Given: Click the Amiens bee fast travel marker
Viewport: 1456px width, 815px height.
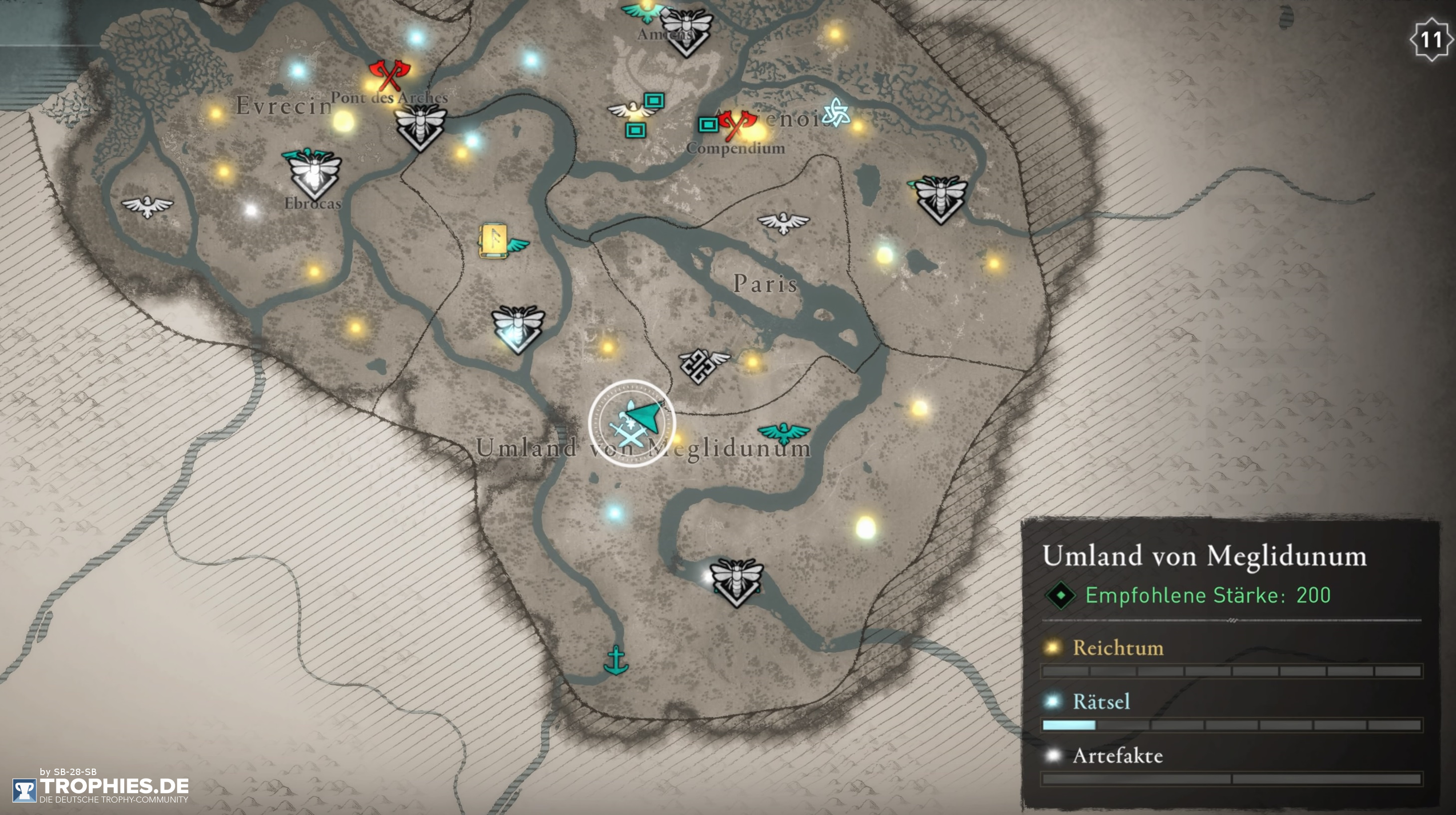Looking at the screenshot, I should click(x=686, y=31).
